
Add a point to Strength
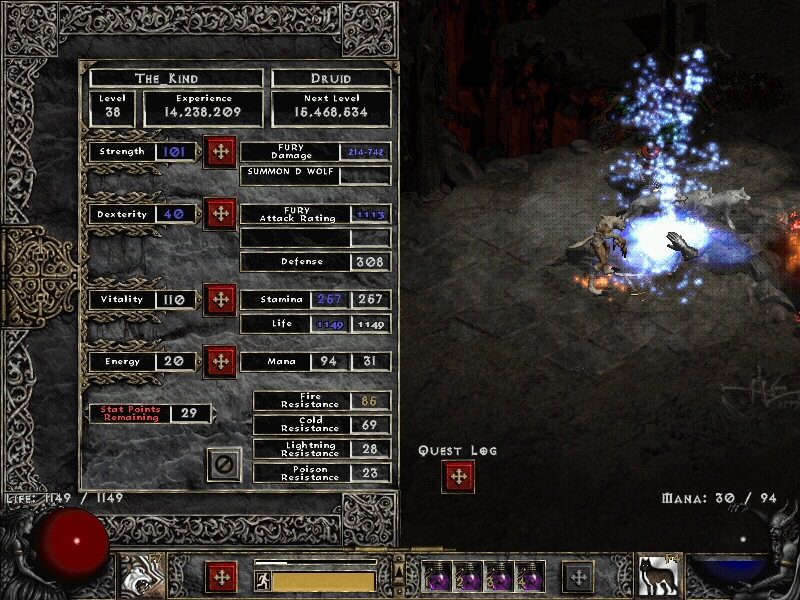tap(220, 152)
